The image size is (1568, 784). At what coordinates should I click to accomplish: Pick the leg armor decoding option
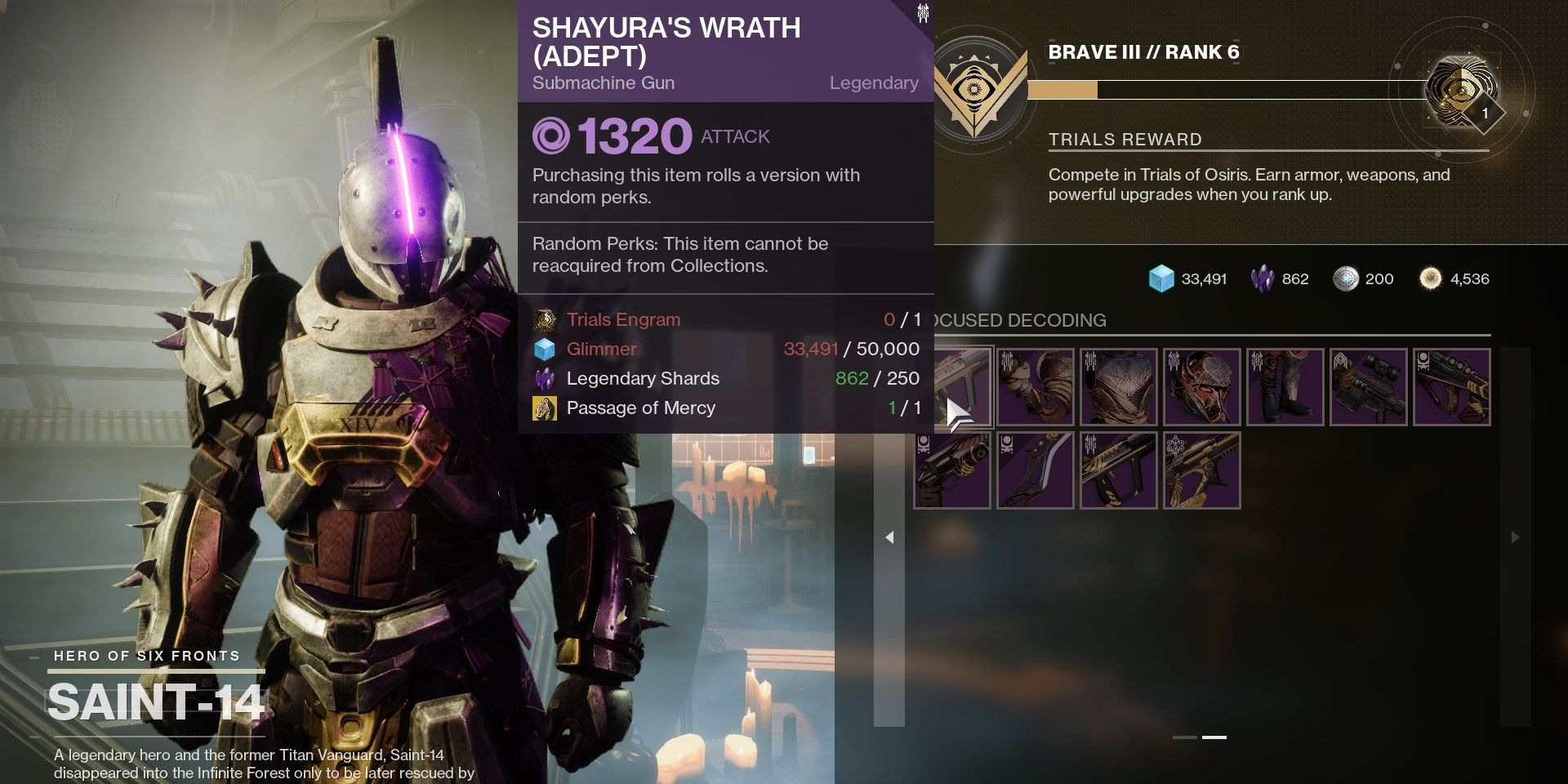pos(1287,386)
